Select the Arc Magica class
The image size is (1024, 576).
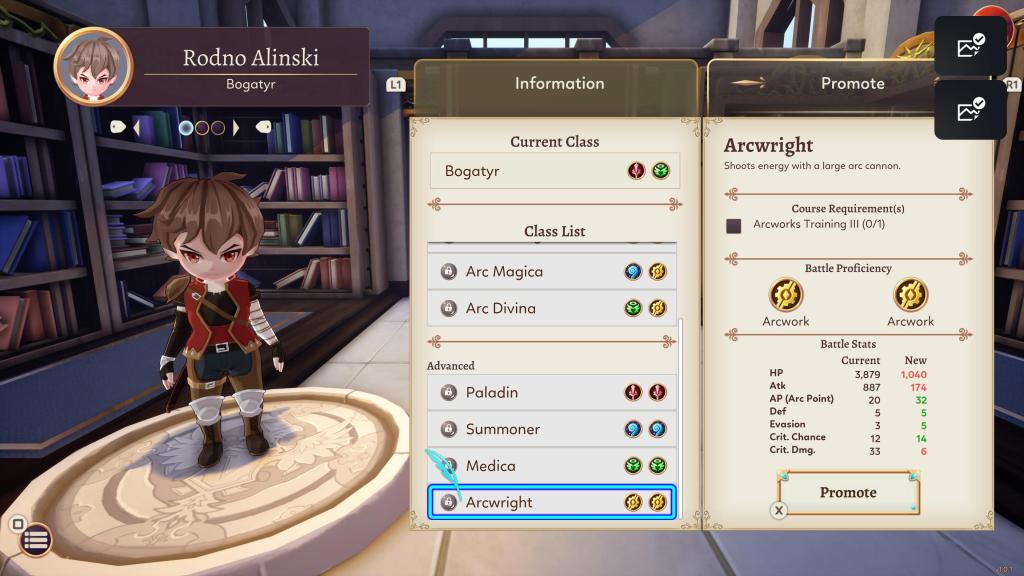pyautogui.click(x=552, y=271)
